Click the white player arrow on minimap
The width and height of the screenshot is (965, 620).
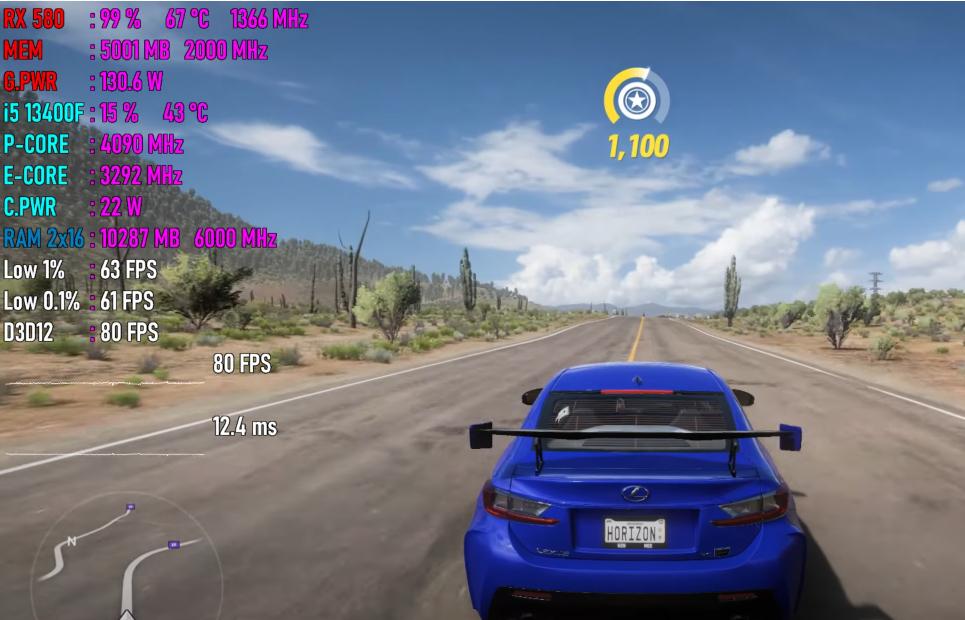pos(127,614)
